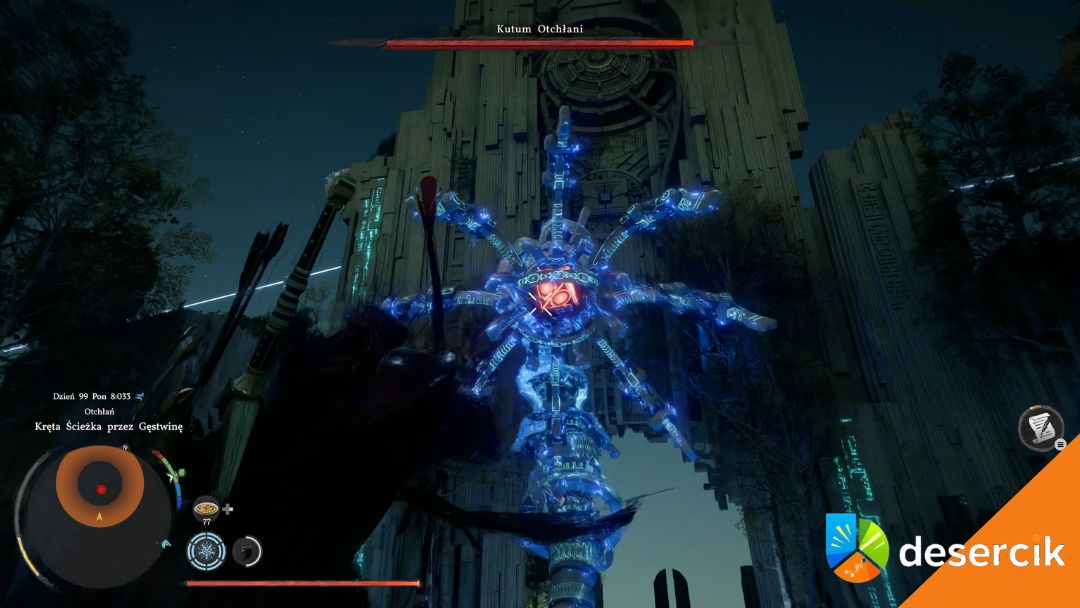Click the dark circular cooldown skill icon
The height and width of the screenshot is (608, 1080).
247,550
